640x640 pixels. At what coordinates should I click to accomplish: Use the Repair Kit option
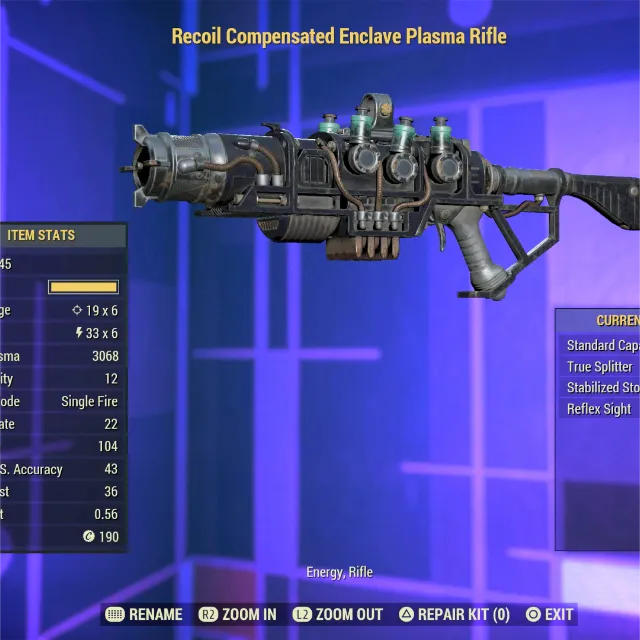(x=454, y=614)
